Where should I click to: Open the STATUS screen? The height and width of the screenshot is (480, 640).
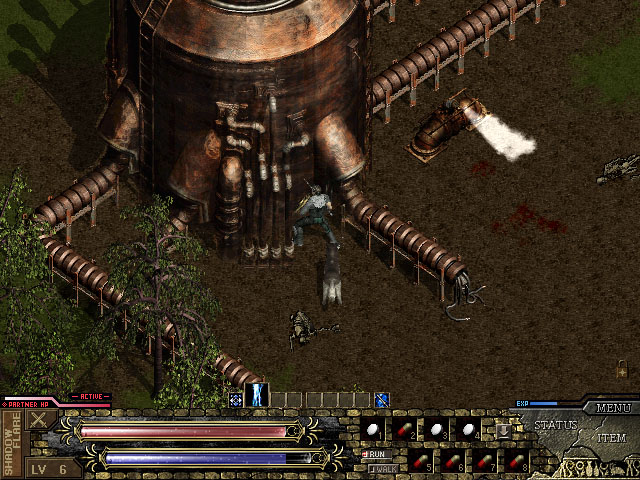(x=554, y=425)
